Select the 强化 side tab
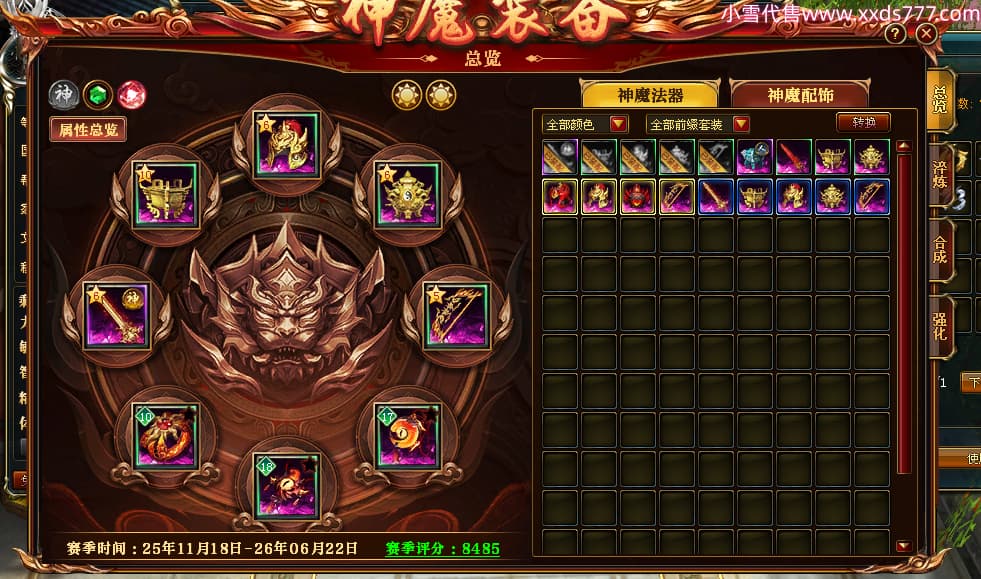The image size is (981, 579). [940, 325]
